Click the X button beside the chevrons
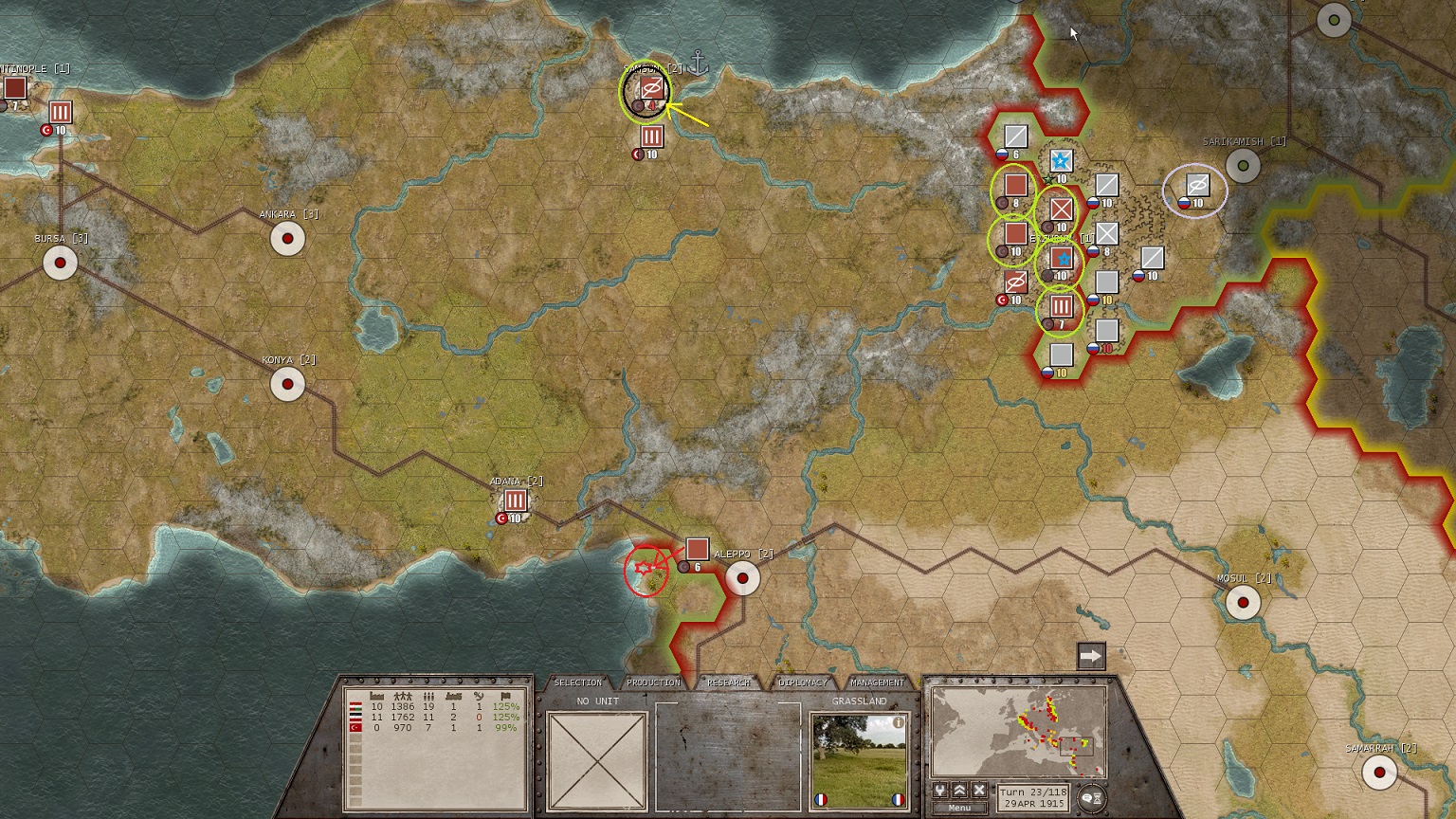The width and height of the screenshot is (1456, 819). tap(979, 791)
